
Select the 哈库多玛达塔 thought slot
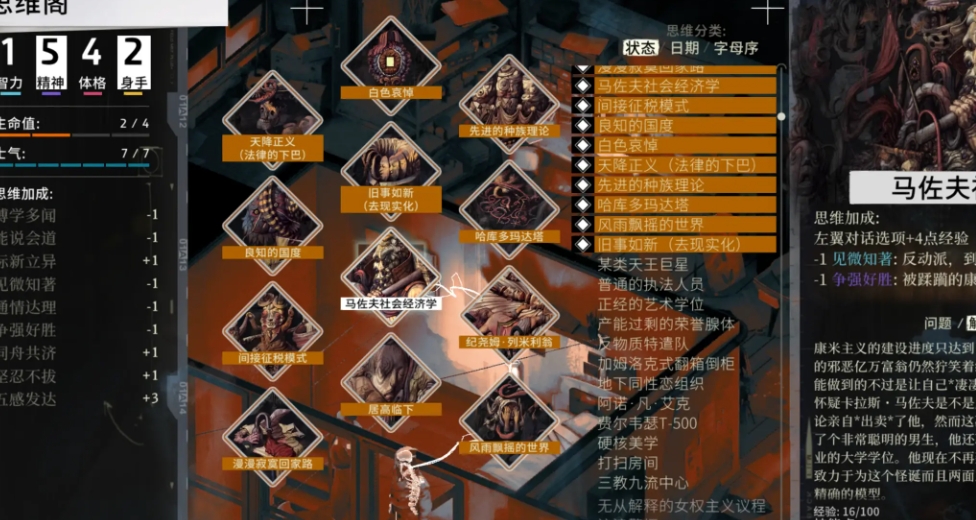tap(509, 208)
